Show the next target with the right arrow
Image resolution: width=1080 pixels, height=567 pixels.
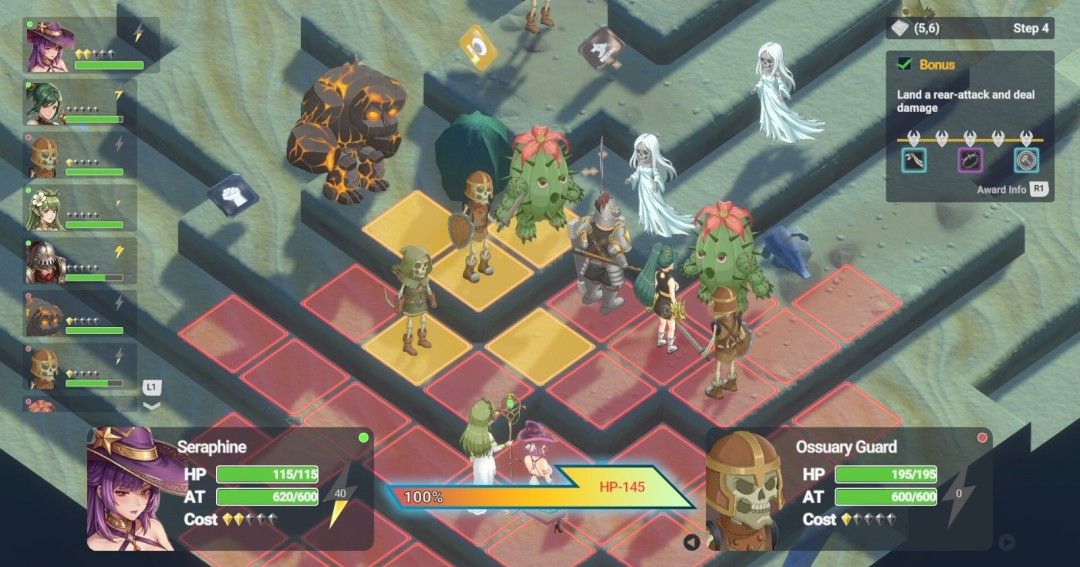click(1007, 543)
